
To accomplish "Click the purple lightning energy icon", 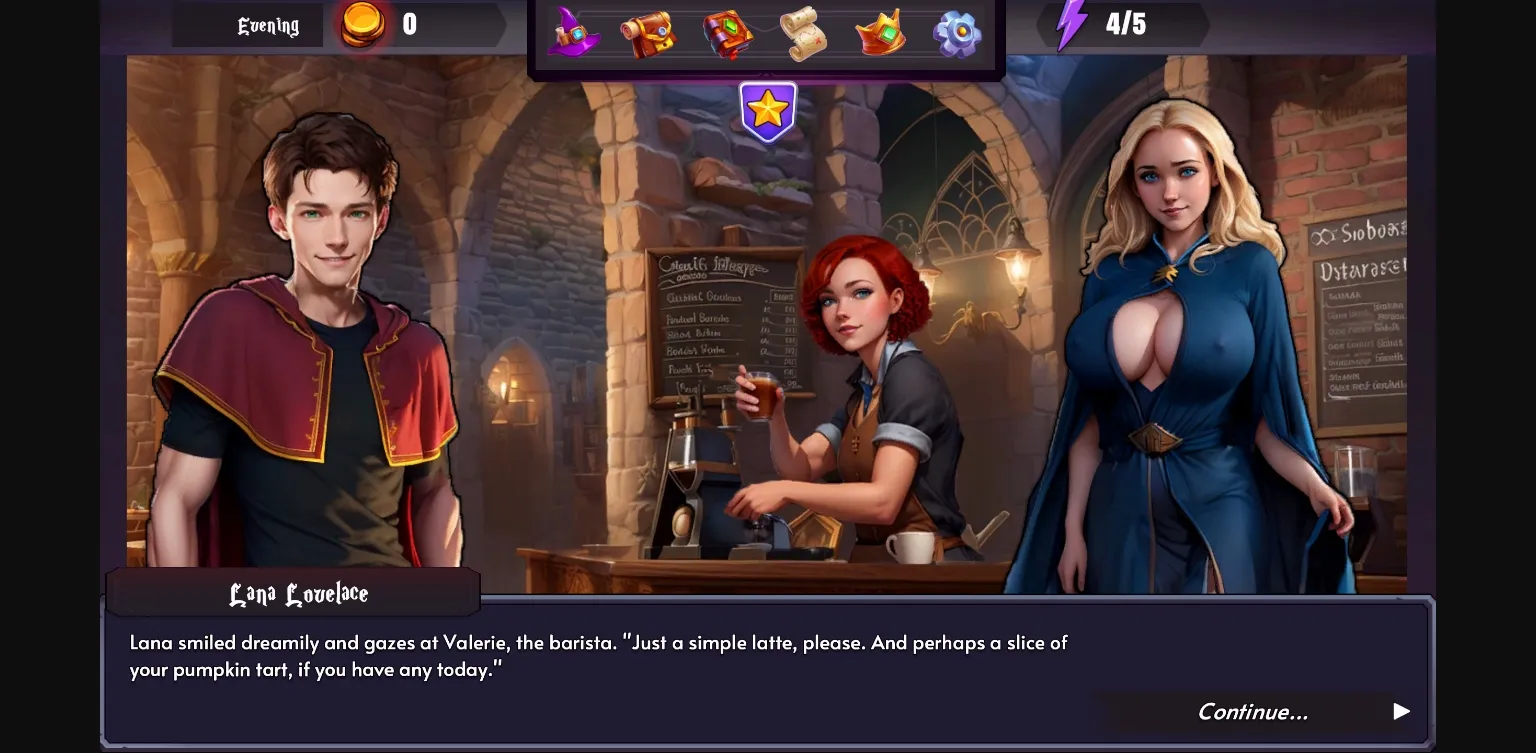I will point(1072,22).
